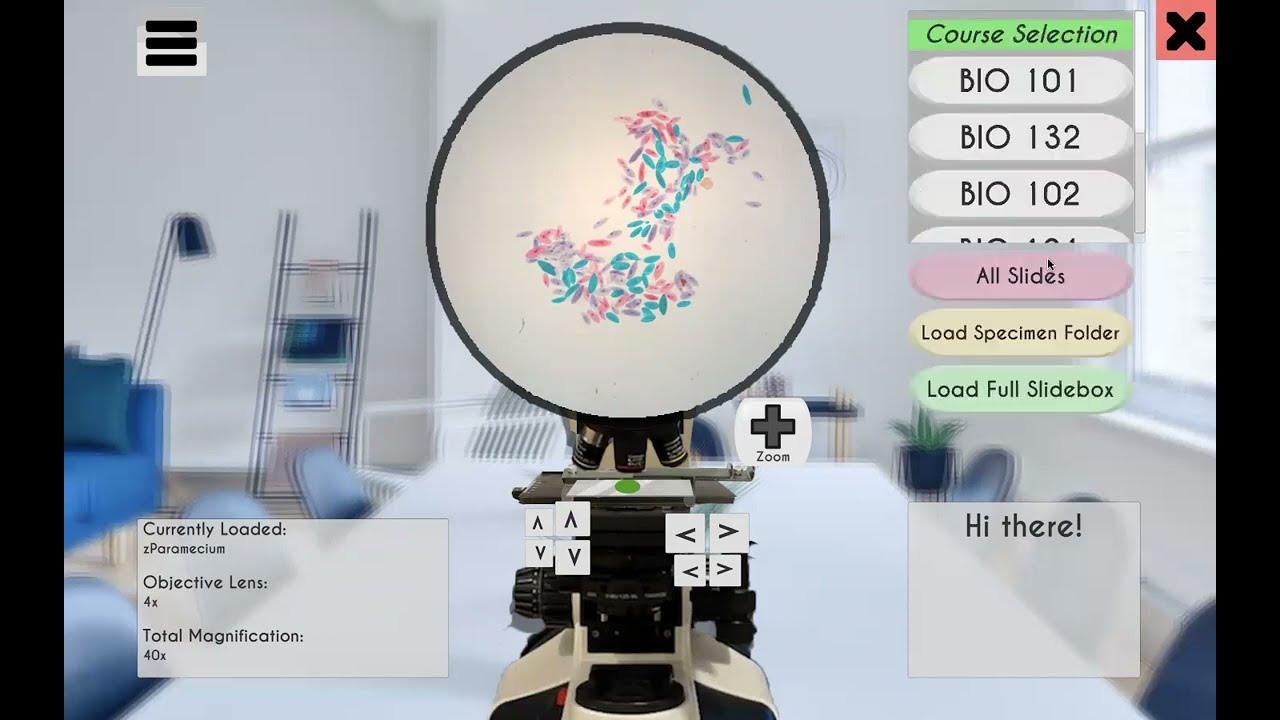Screen dimensions: 1280x720
Task: Select the BIO 132 course
Action: [1019, 137]
